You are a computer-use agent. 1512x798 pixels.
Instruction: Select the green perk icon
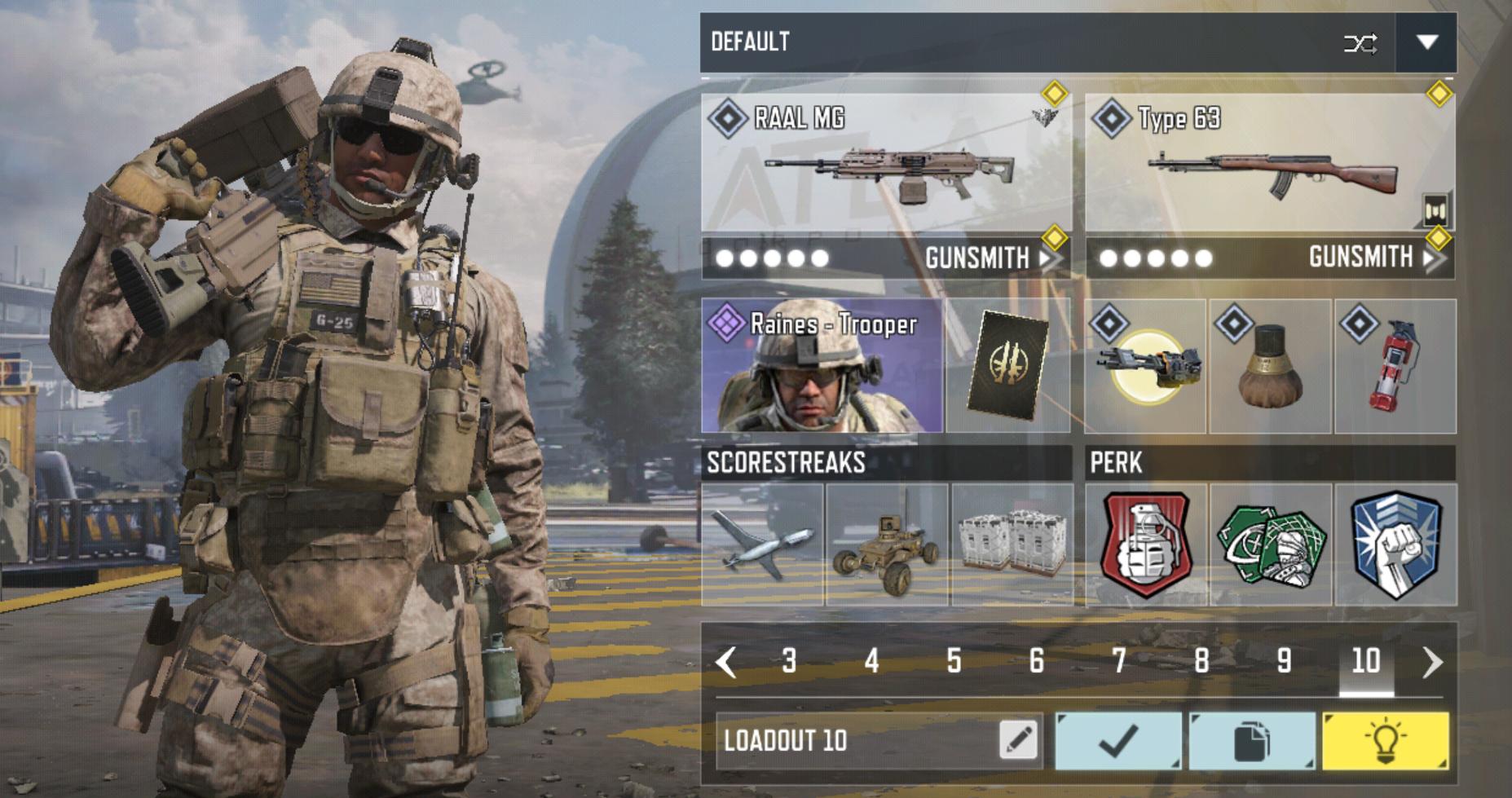click(1270, 544)
